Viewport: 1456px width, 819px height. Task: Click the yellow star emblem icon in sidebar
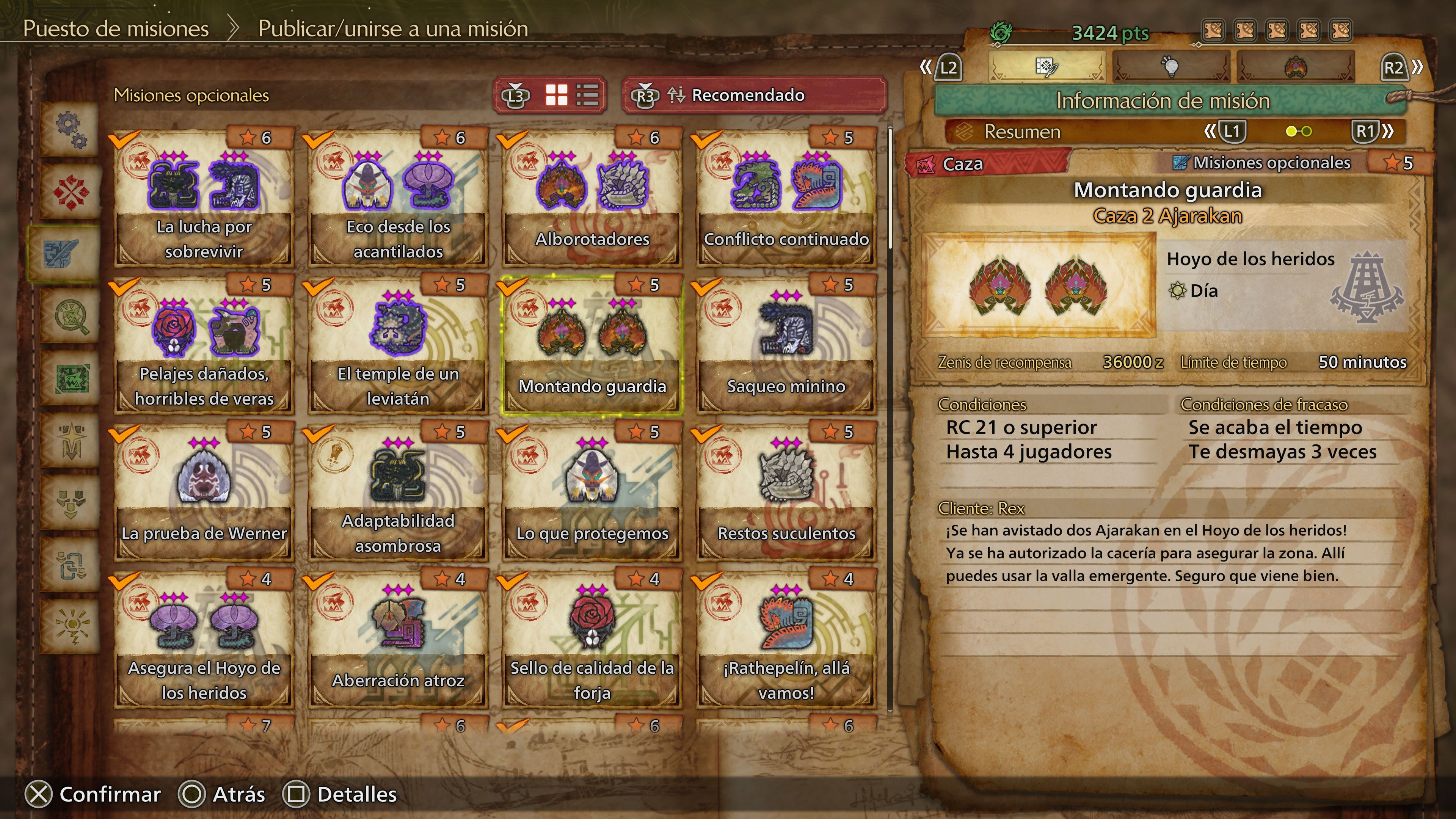pyautogui.click(x=72, y=440)
